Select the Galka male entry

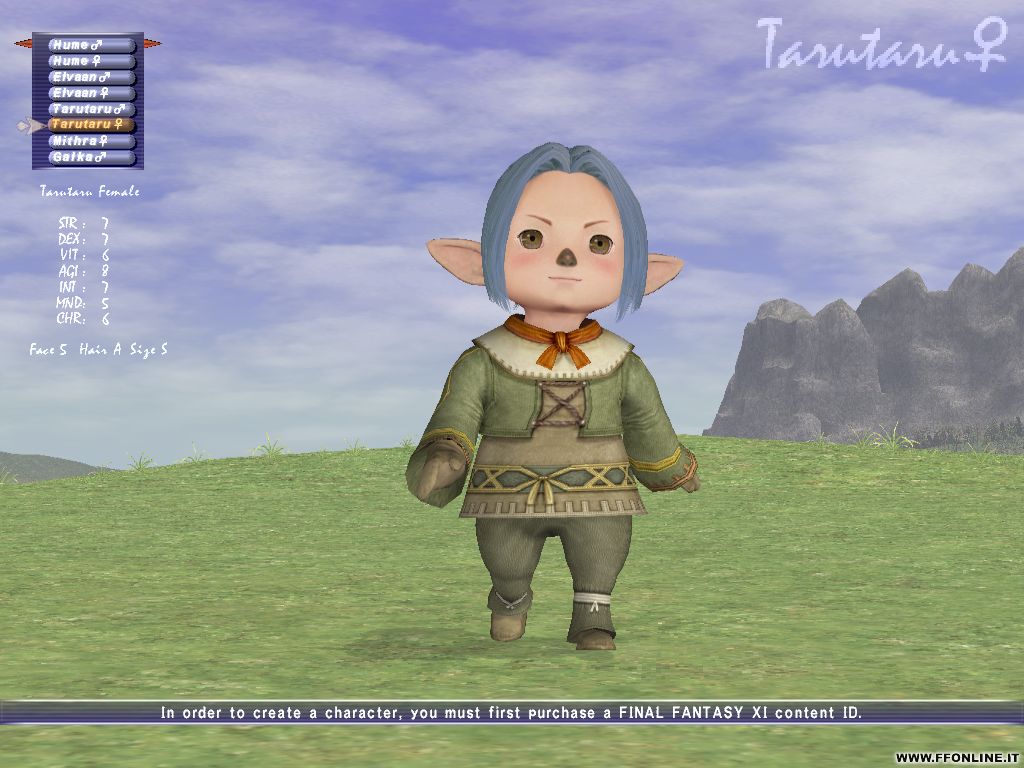coord(91,157)
